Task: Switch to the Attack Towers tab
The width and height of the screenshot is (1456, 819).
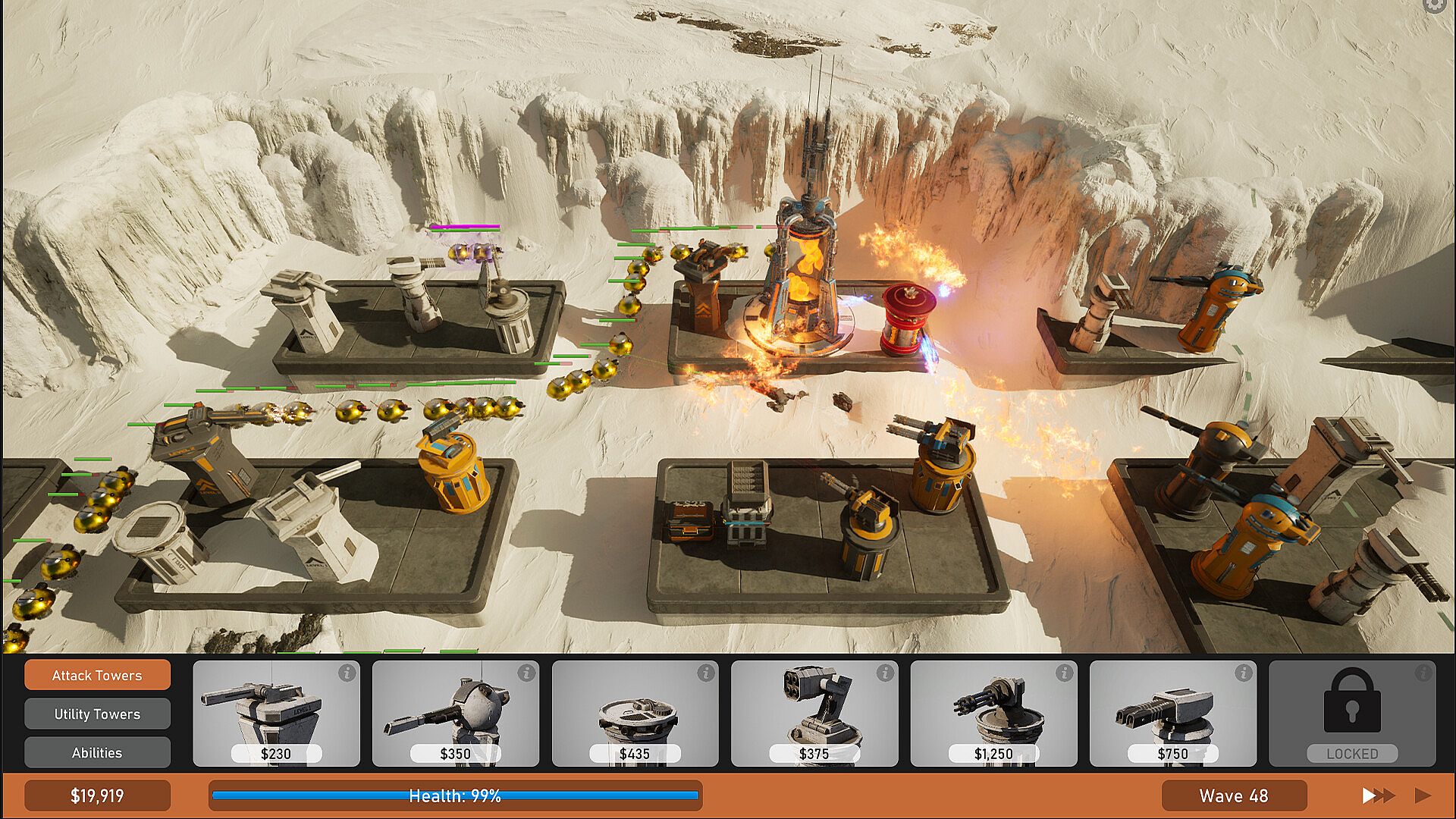Action: (97, 675)
